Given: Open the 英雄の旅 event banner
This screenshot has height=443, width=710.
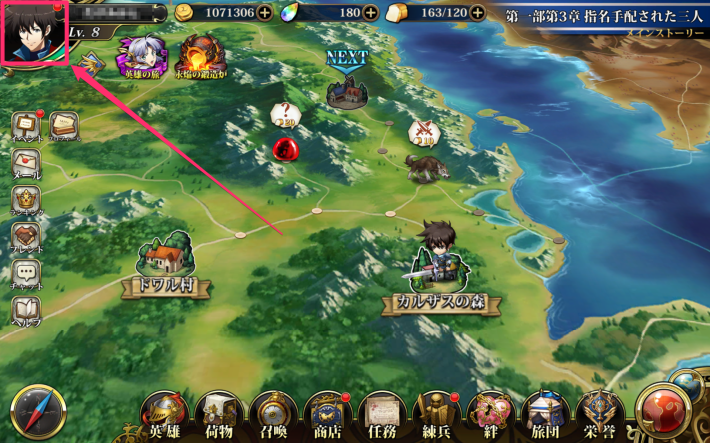Looking at the screenshot, I should point(141,58).
